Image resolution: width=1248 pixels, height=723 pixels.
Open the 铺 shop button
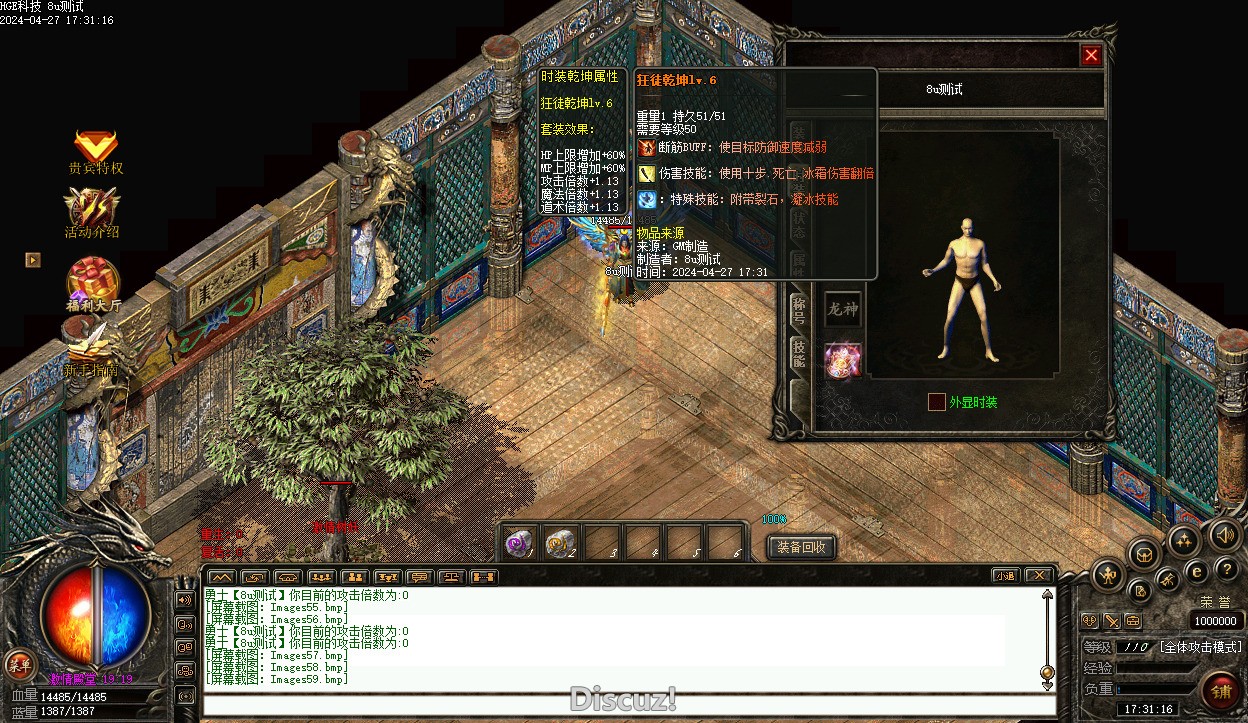1220,691
